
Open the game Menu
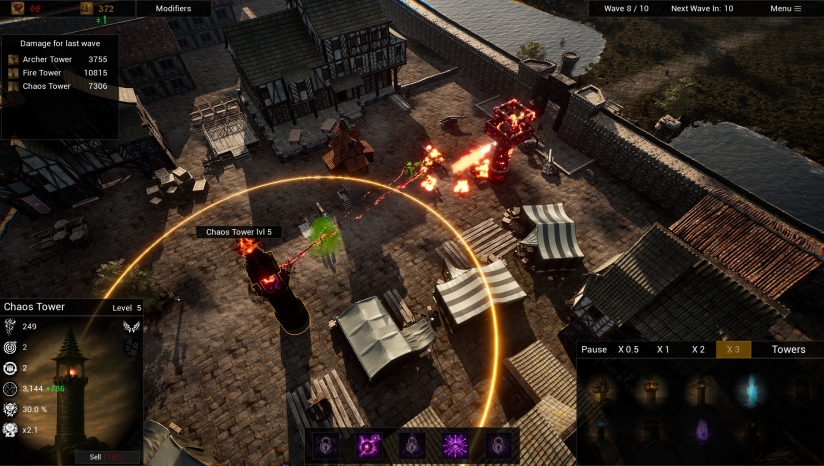[785, 8]
